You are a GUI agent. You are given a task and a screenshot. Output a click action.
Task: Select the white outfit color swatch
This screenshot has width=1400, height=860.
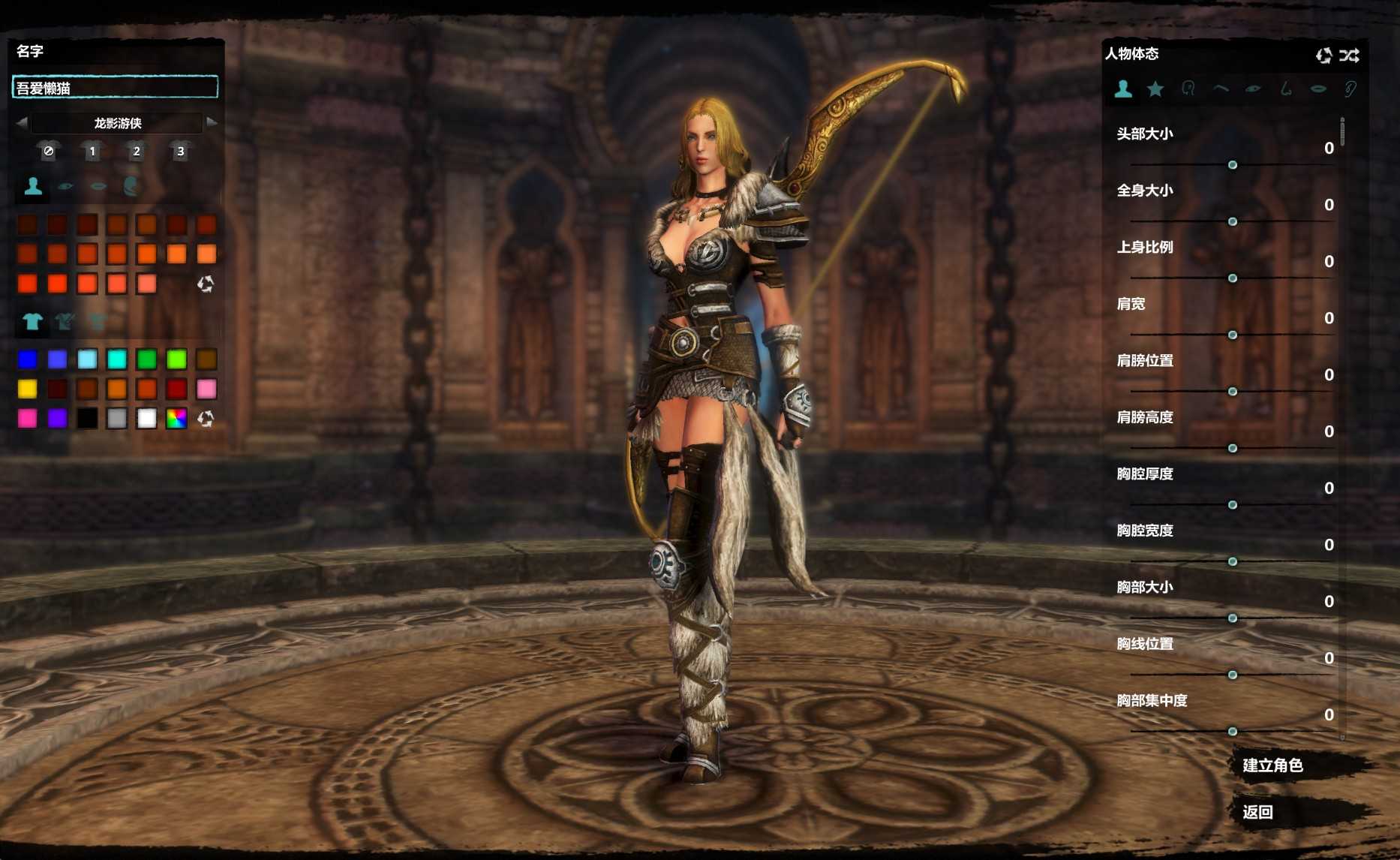[x=147, y=419]
